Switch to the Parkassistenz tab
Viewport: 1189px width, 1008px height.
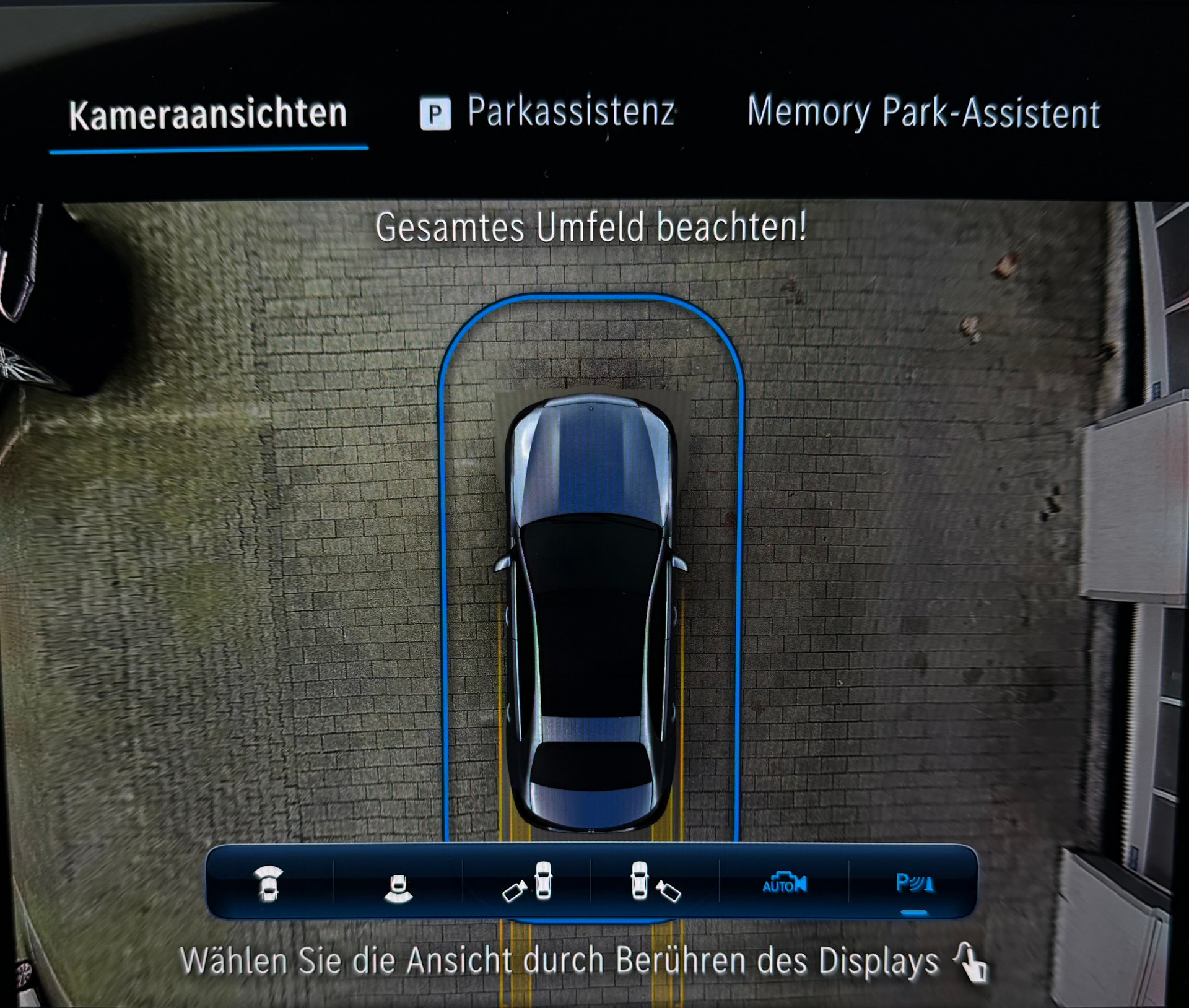tap(573, 112)
